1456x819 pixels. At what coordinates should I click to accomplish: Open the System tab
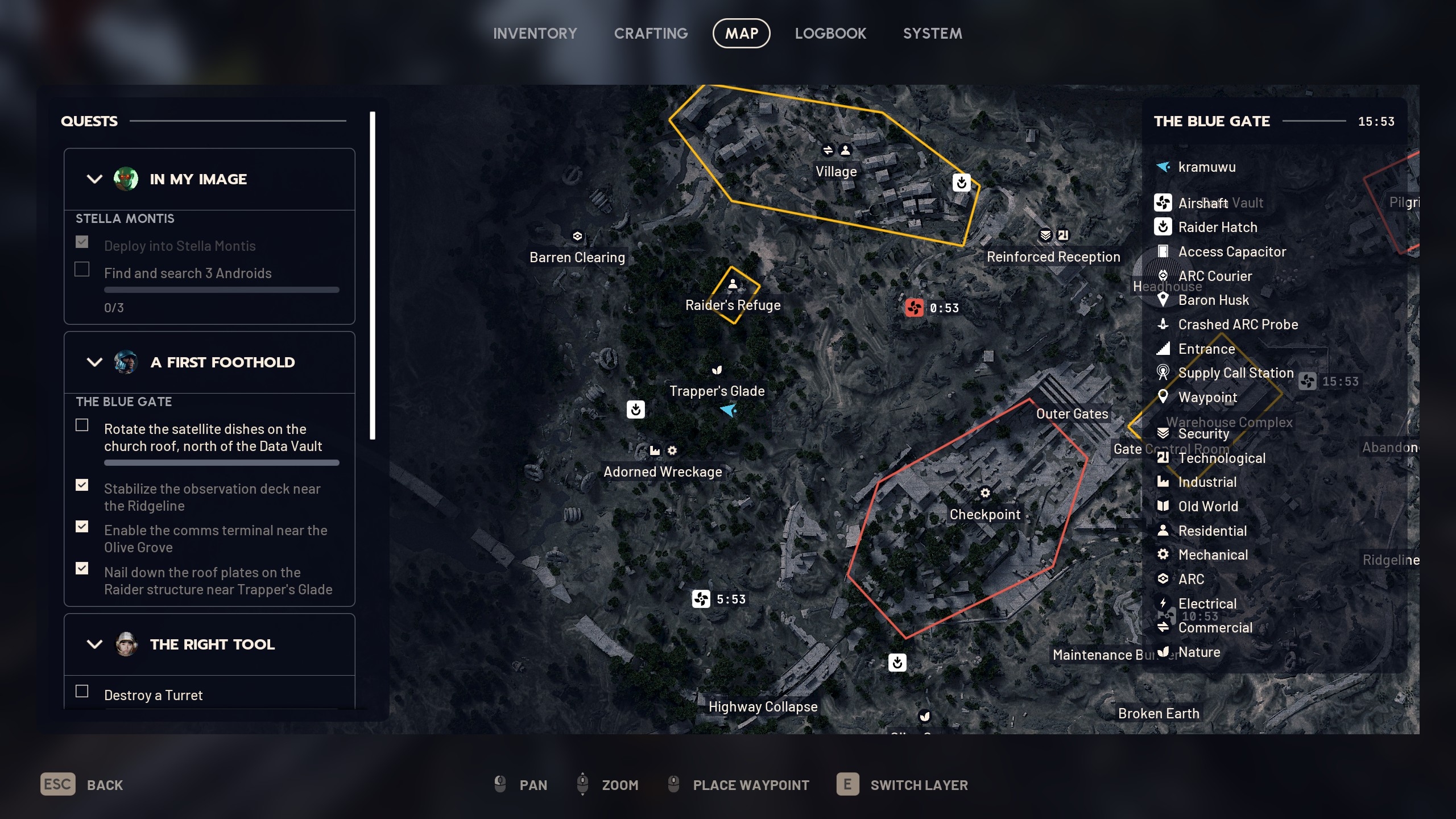coord(932,34)
